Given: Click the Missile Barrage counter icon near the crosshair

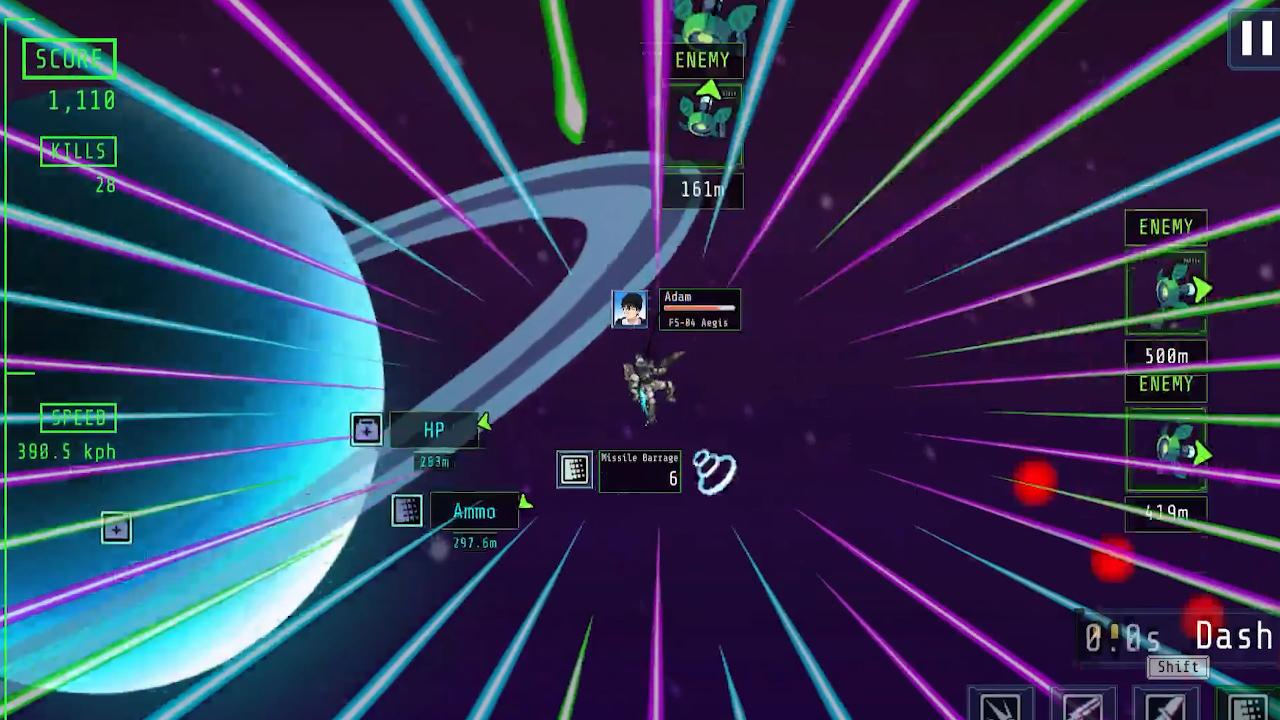Looking at the screenshot, I should point(574,469).
